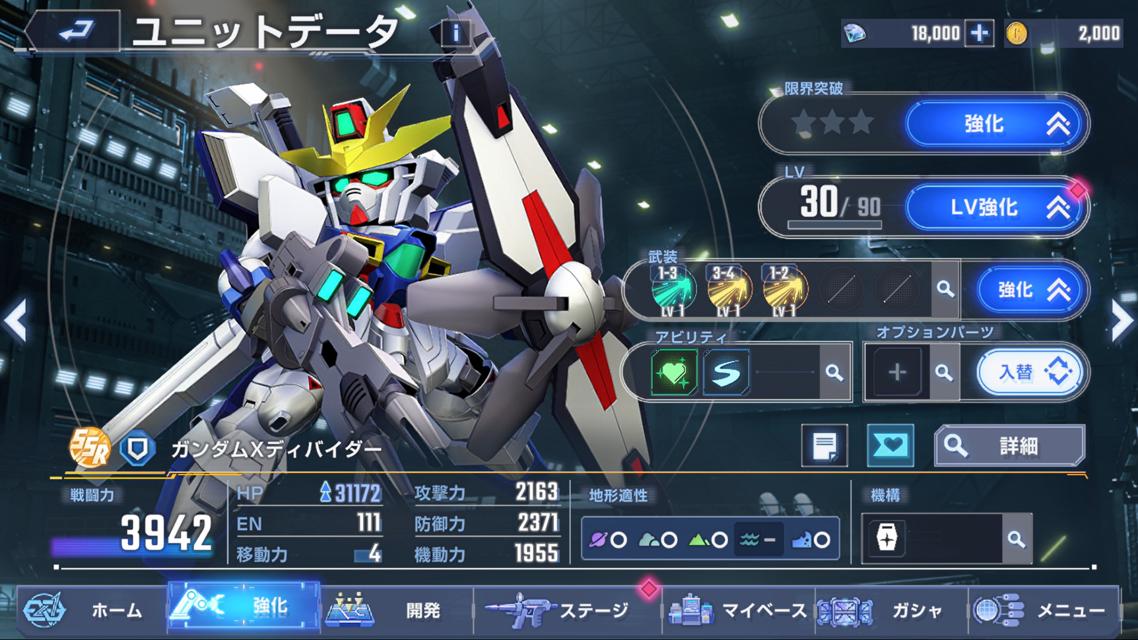The height and width of the screenshot is (640, 1138).
Task: Toggle the heart favorite button
Action: (x=889, y=446)
